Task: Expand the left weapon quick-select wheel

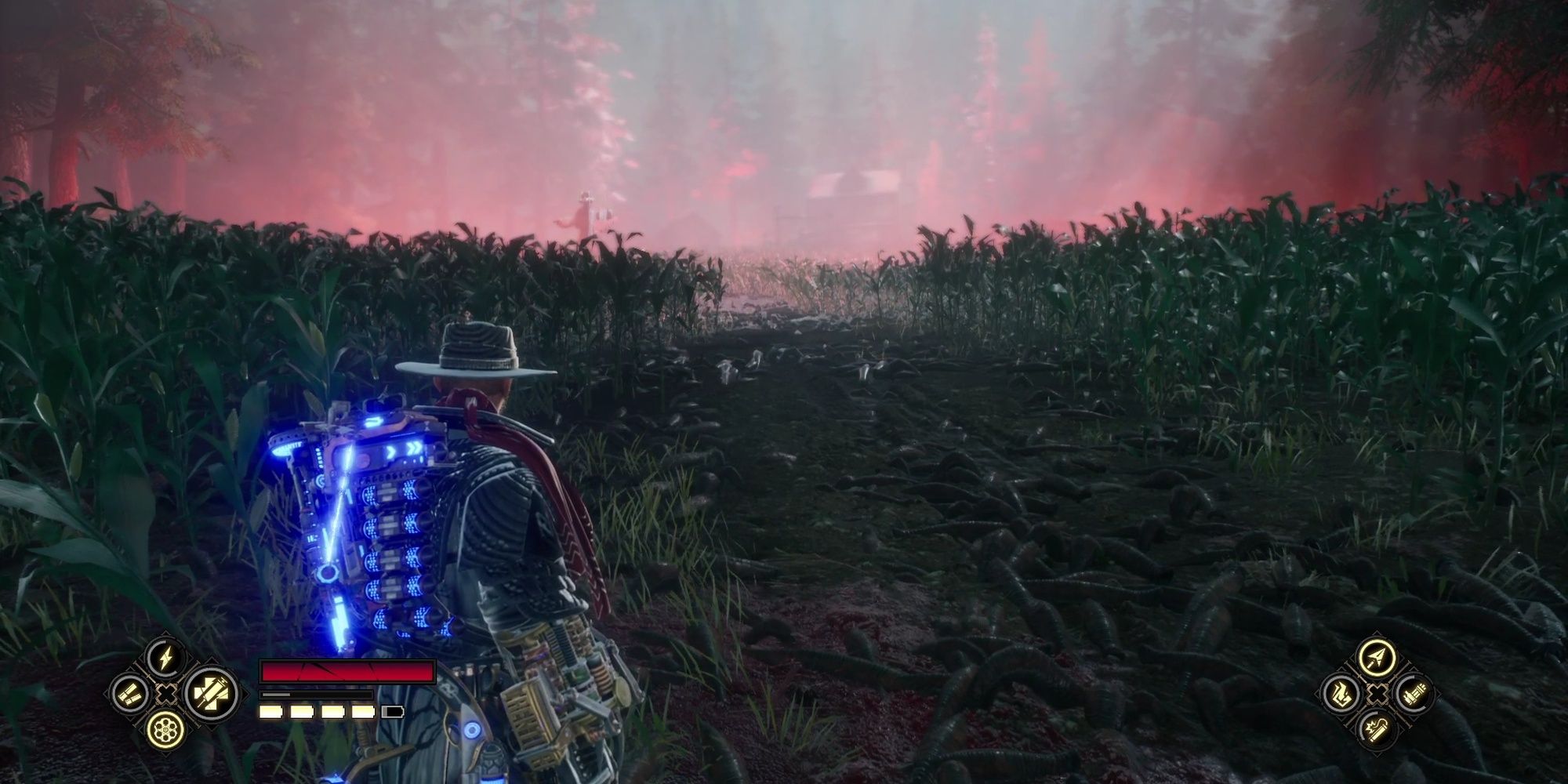Action: (x=167, y=694)
